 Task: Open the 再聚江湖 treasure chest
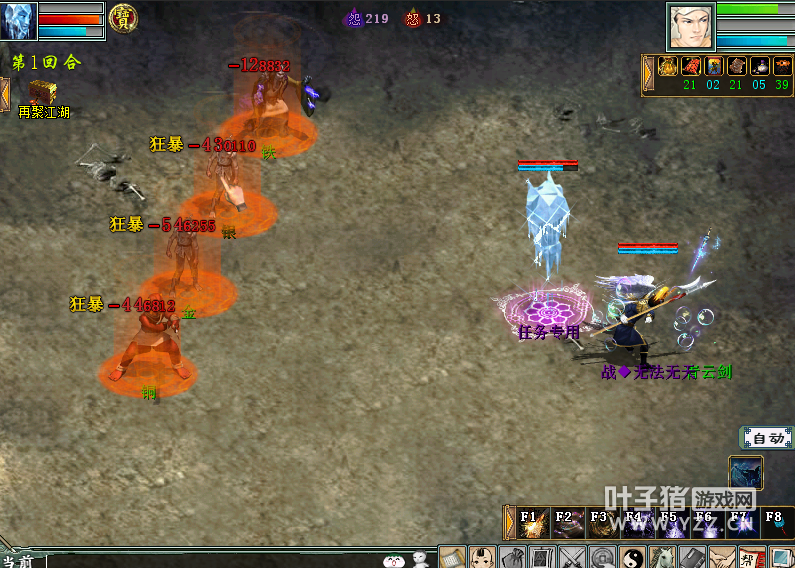point(42,93)
